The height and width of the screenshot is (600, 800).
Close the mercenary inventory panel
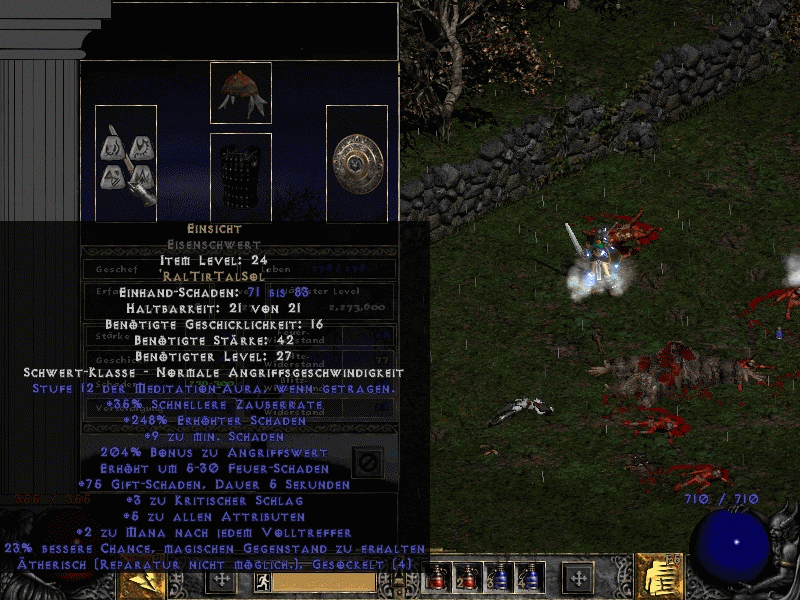pyautogui.click(x=367, y=462)
